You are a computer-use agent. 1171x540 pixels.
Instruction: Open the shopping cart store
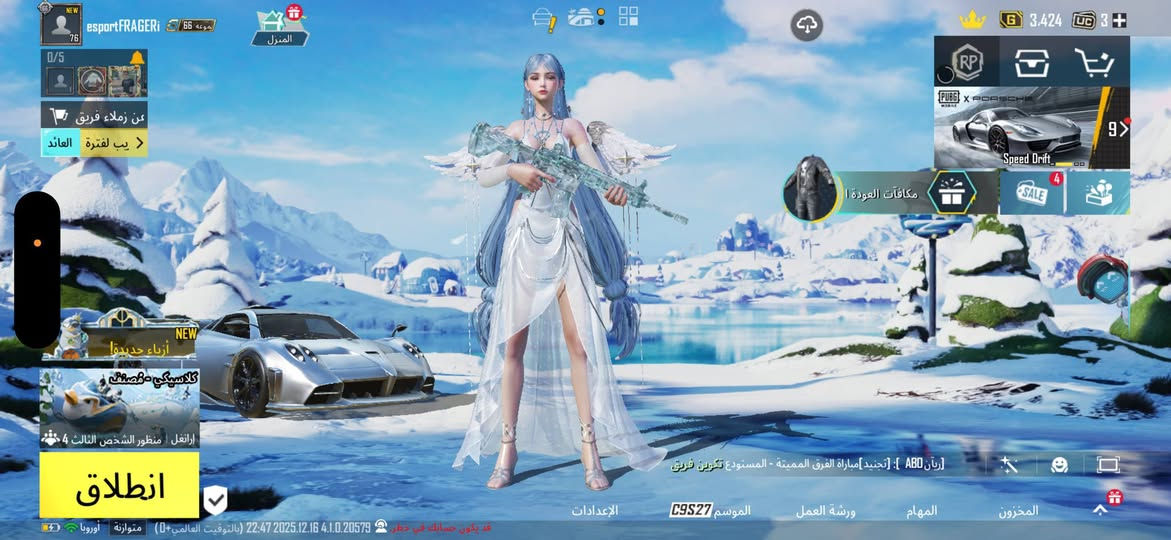[x=1094, y=62]
